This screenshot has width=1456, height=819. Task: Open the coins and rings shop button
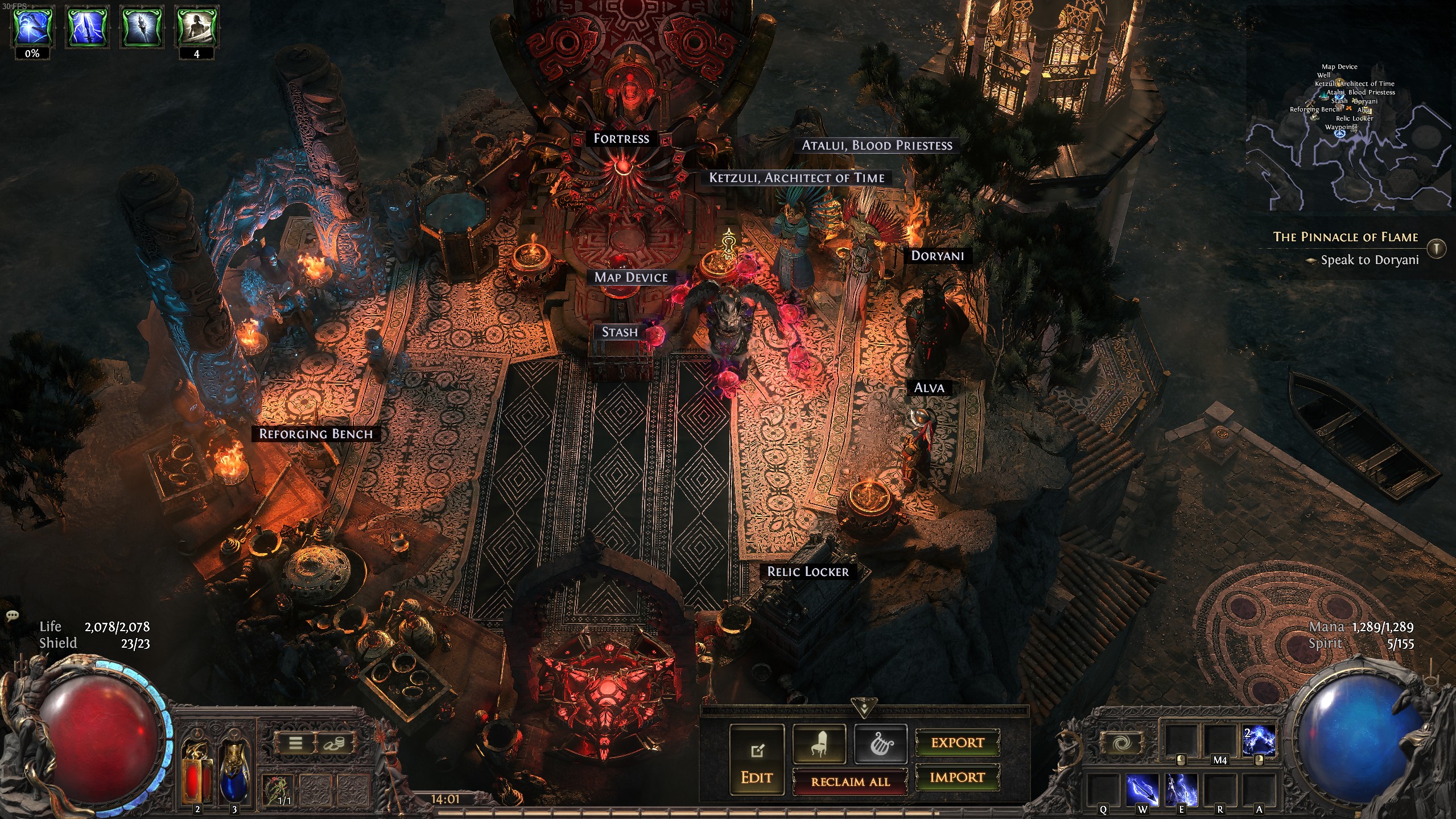click(x=333, y=743)
